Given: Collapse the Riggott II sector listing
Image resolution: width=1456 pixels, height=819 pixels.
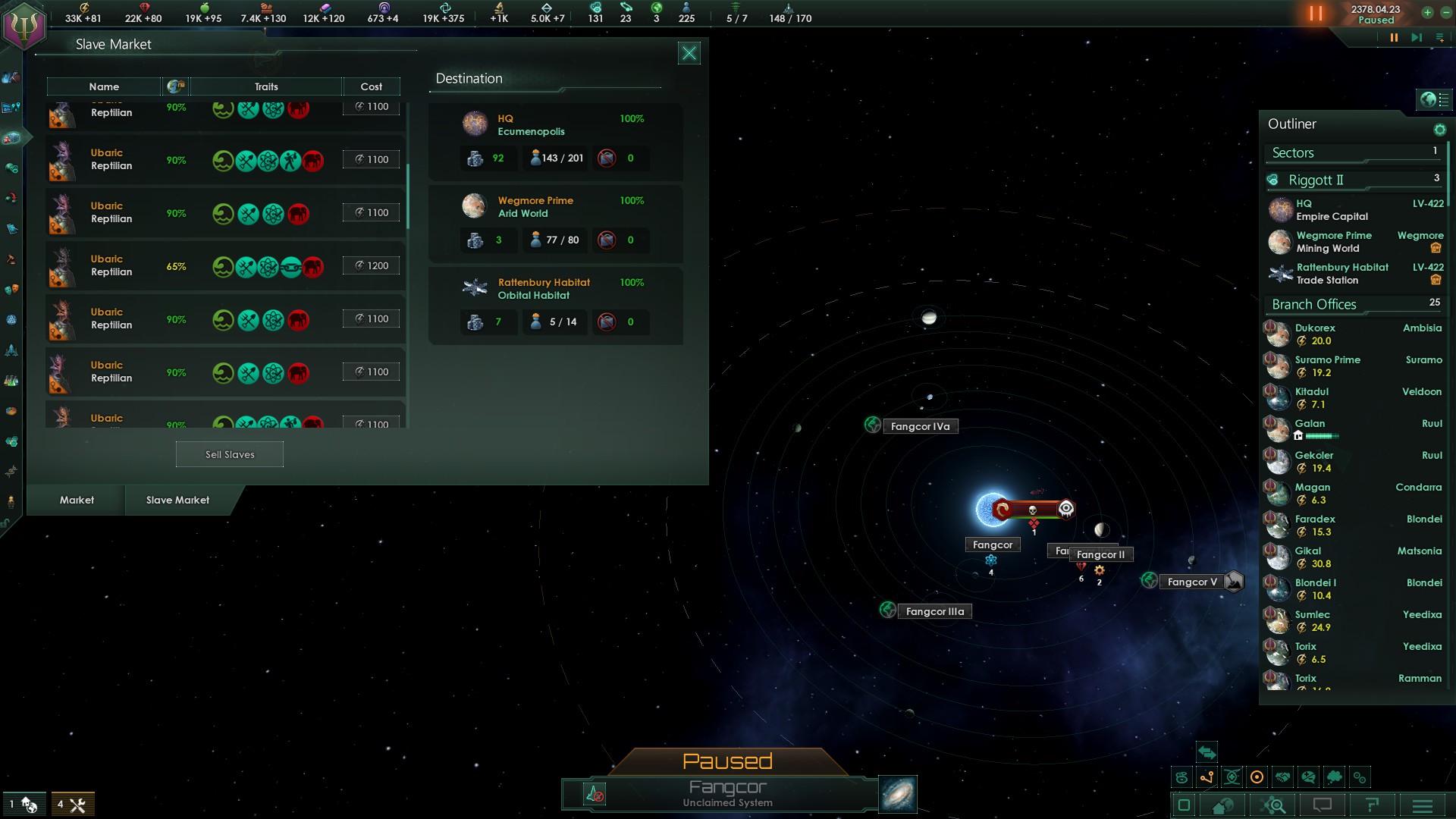Looking at the screenshot, I should 1317,180.
